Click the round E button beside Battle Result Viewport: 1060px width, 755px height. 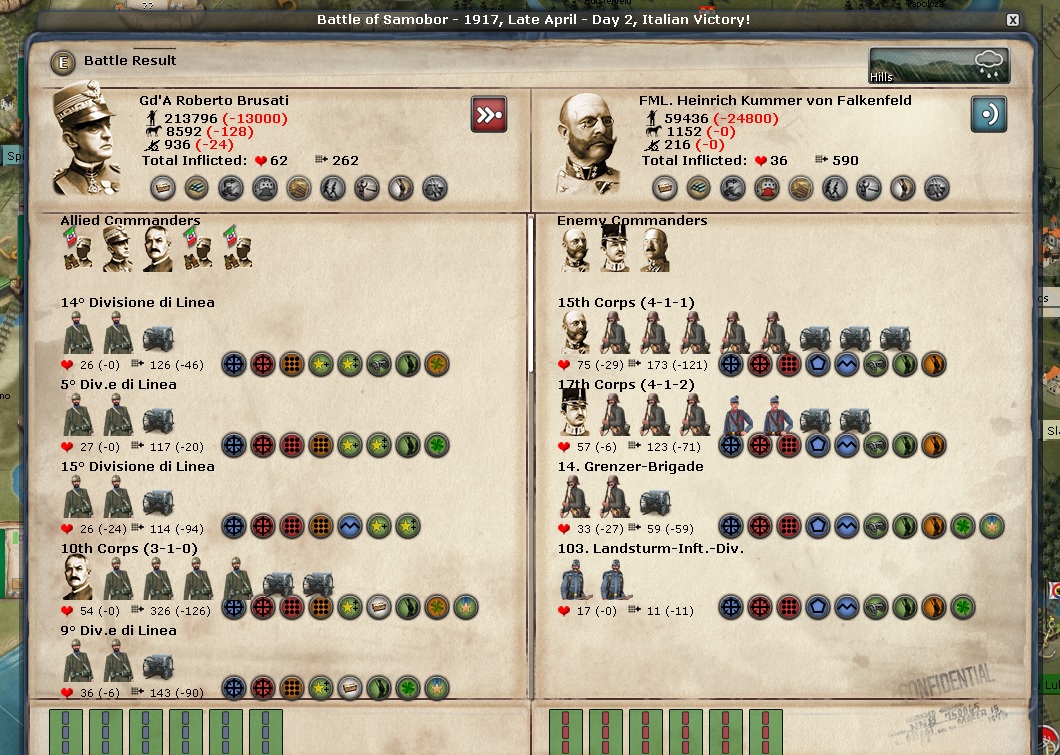tap(64, 62)
